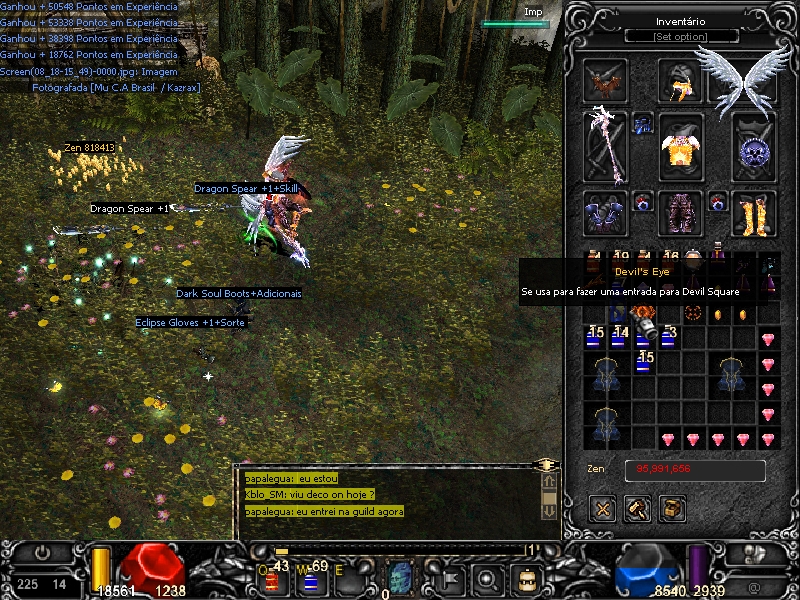Click the power button on the bottom-left
Viewport: 800px width, 600px height.
[x=43, y=553]
